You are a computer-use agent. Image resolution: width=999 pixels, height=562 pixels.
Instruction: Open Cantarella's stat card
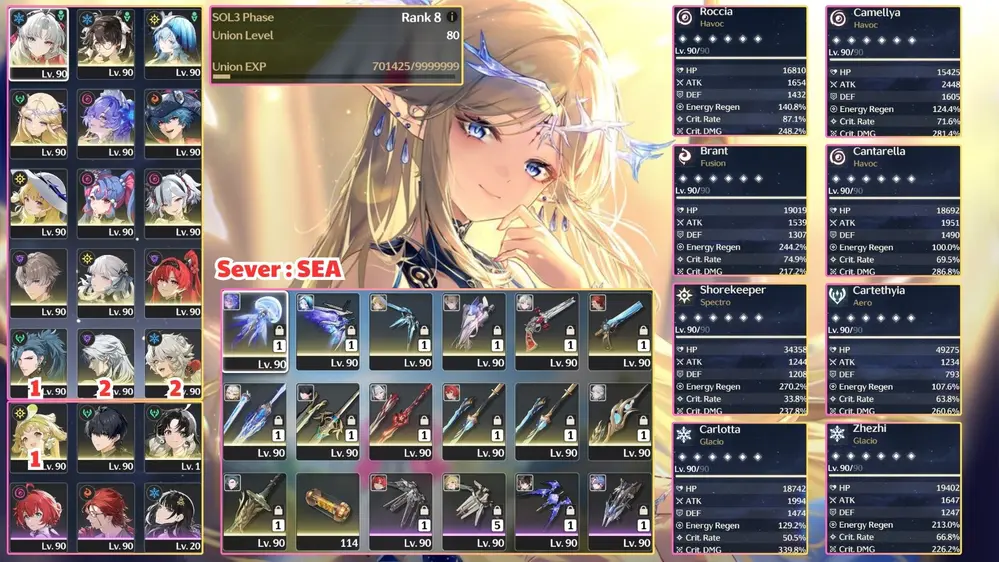893,209
